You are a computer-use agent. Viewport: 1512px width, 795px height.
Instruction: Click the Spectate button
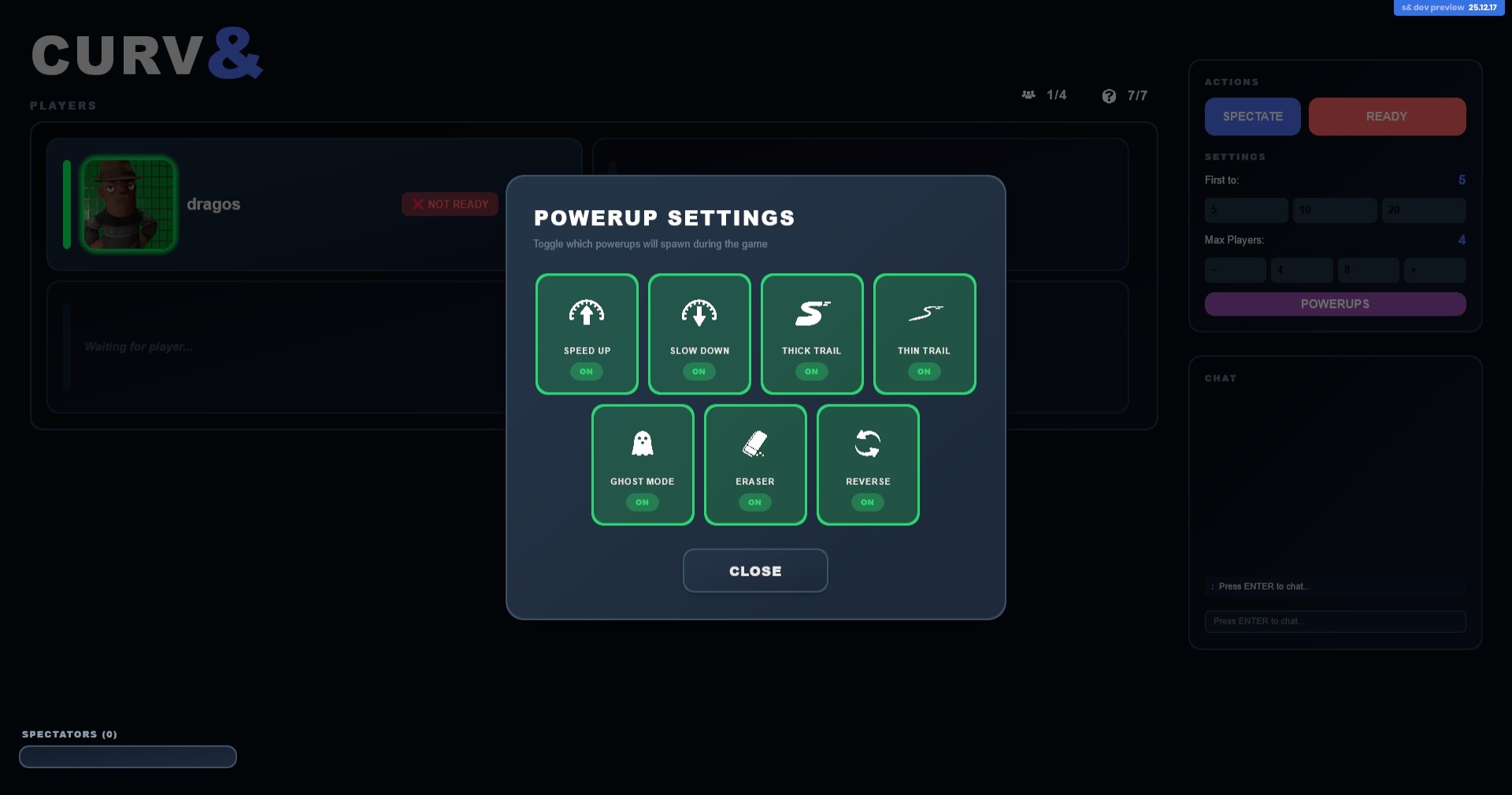click(1252, 116)
